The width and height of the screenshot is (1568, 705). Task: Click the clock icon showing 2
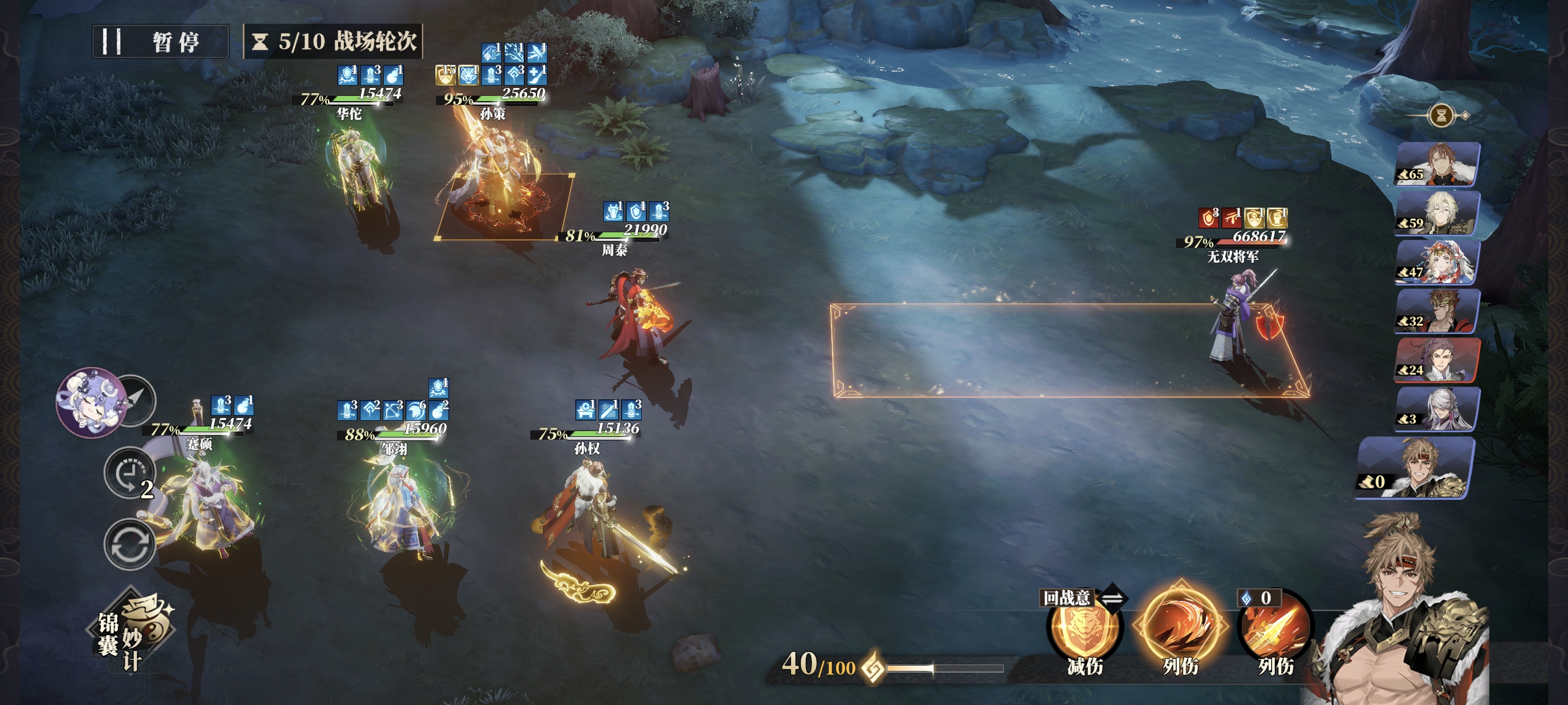point(130,473)
